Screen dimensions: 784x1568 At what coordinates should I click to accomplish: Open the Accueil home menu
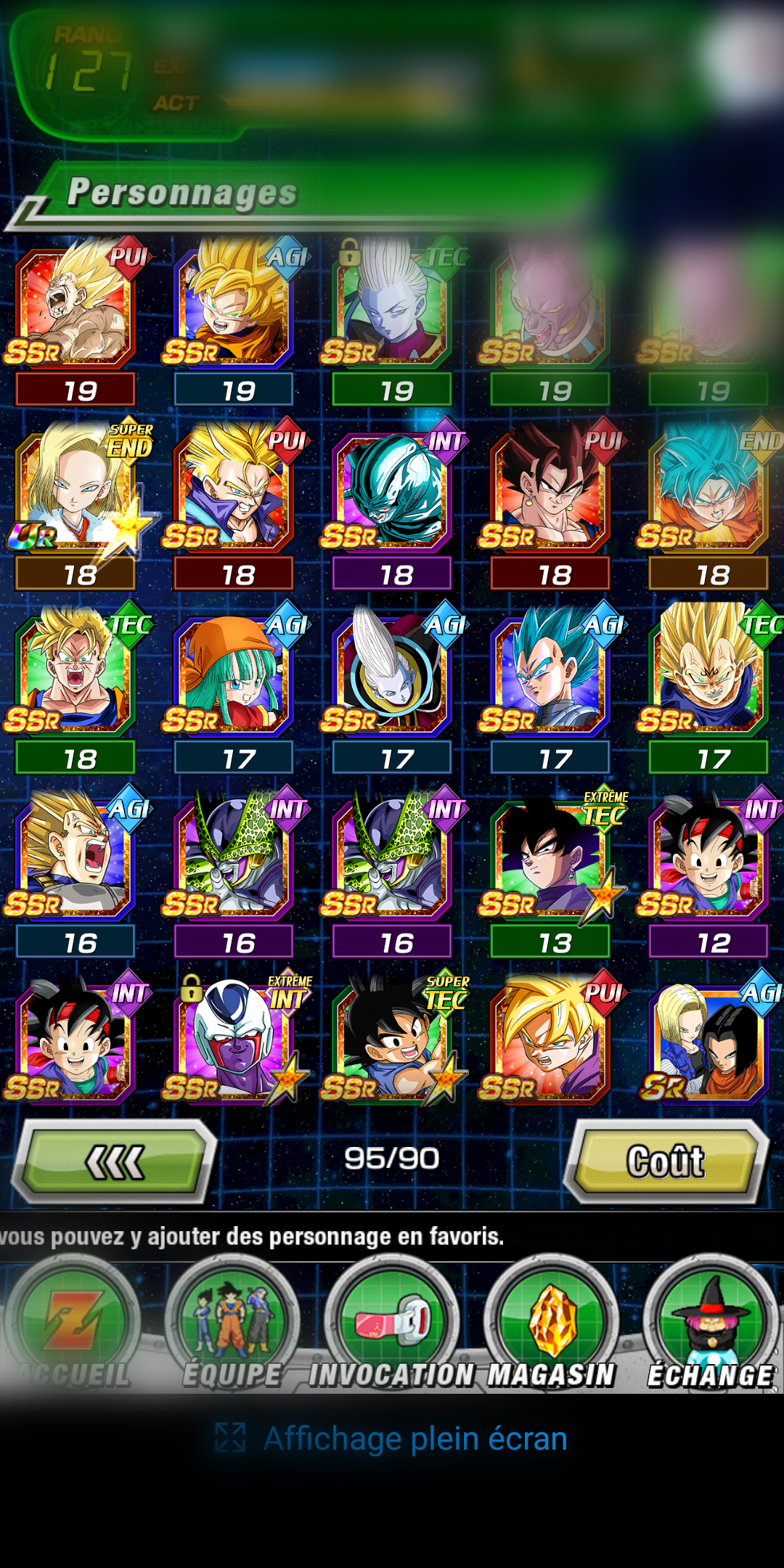tap(73, 1328)
